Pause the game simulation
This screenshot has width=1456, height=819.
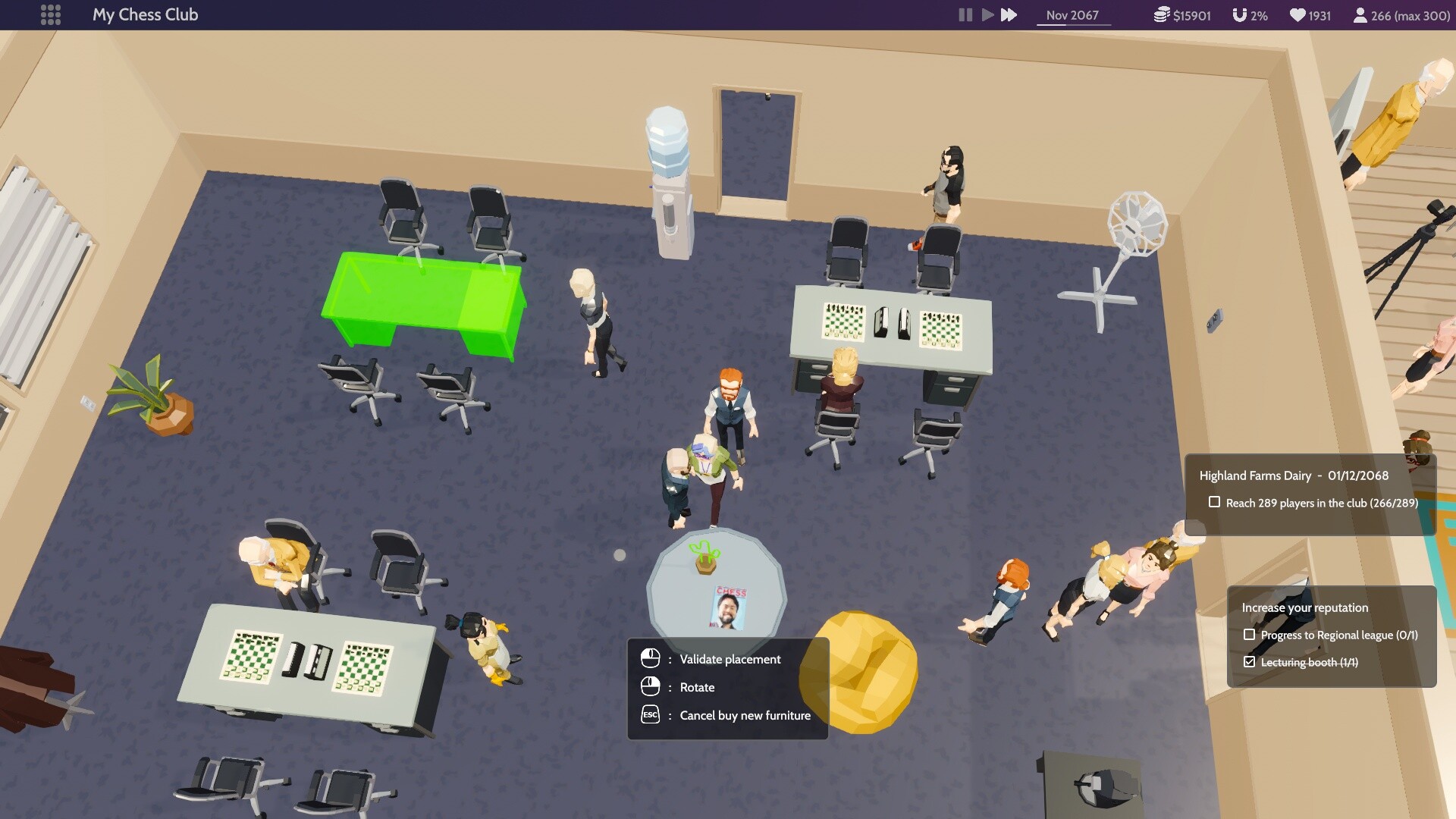click(965, 14)
